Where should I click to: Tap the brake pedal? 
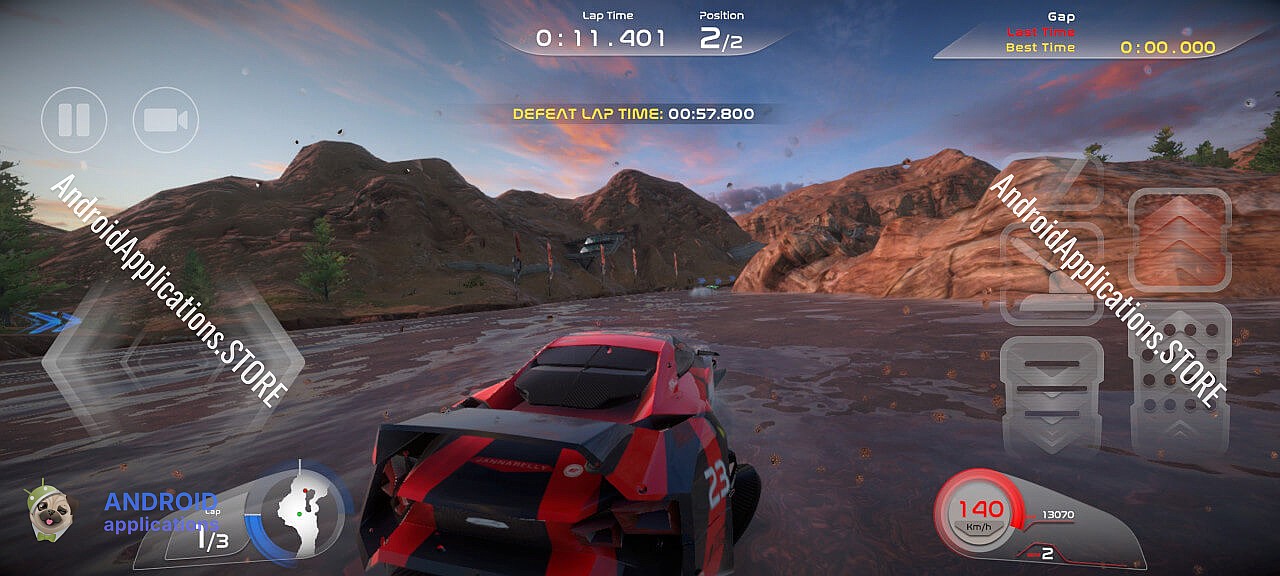1051,395
